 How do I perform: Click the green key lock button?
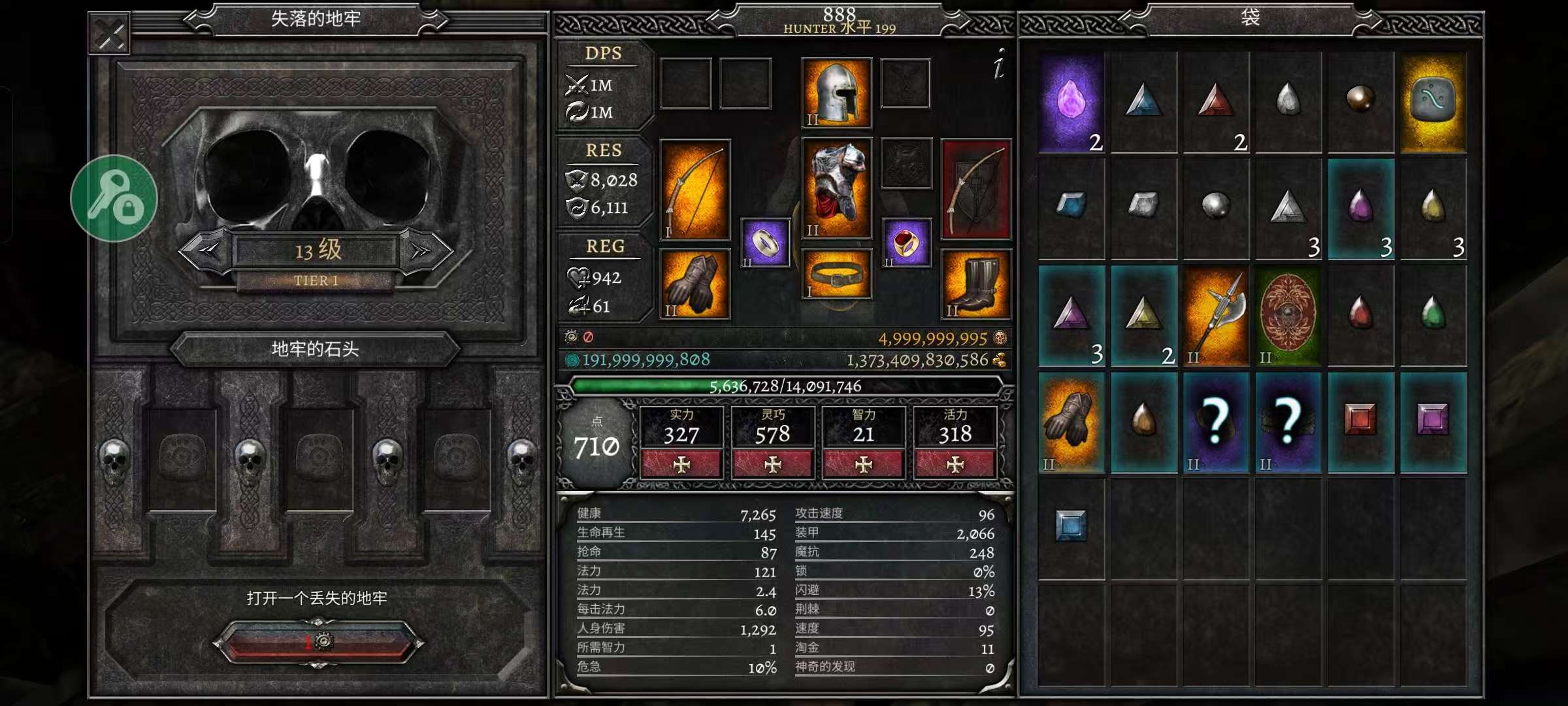114,198
